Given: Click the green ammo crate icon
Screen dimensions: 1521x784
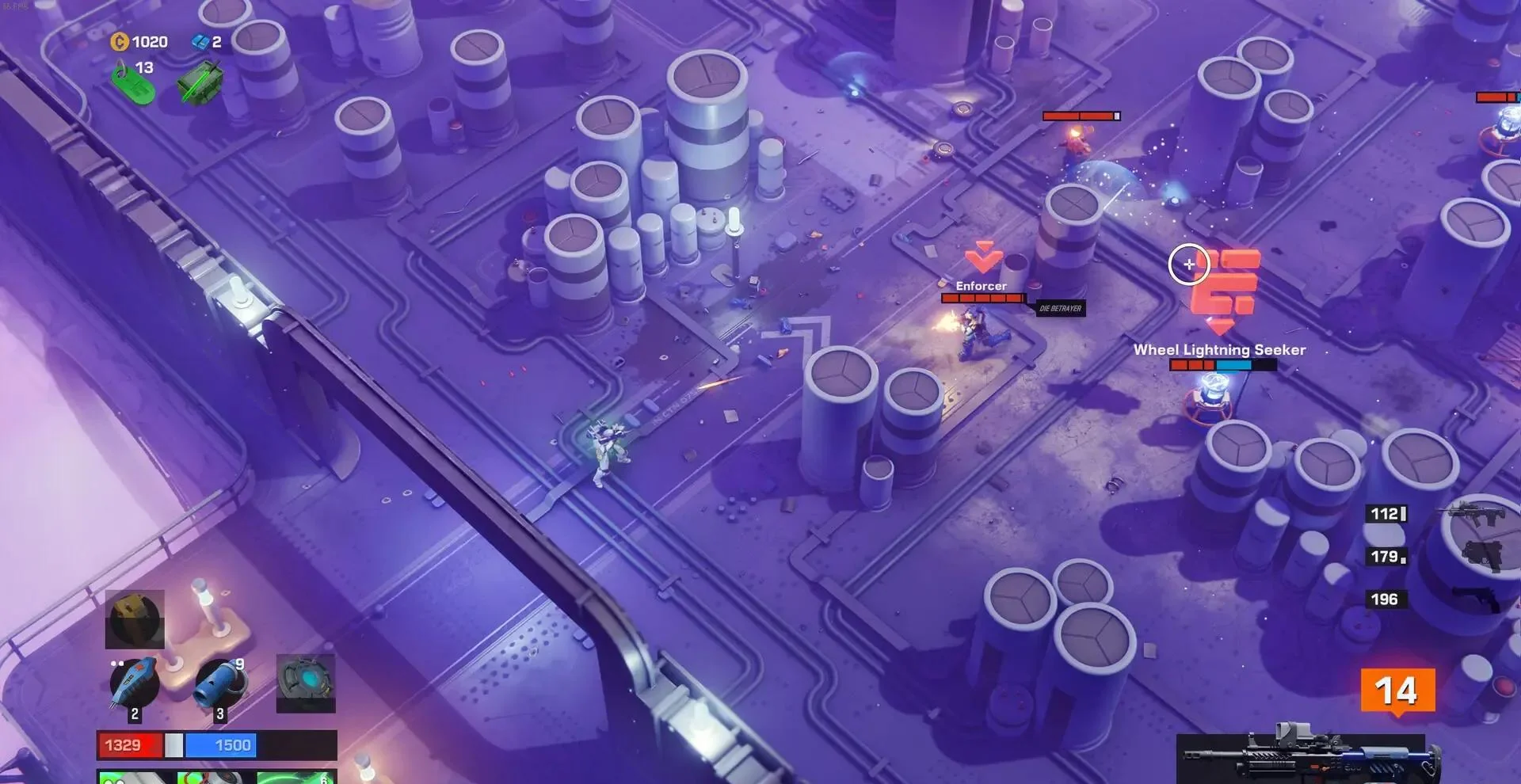Looking at the screenshot, I should point(199,82).
